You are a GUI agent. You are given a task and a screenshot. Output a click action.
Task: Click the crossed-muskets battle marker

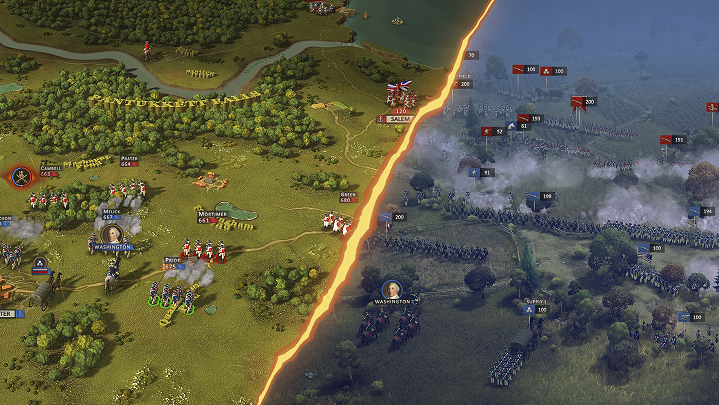coord(19,178)
